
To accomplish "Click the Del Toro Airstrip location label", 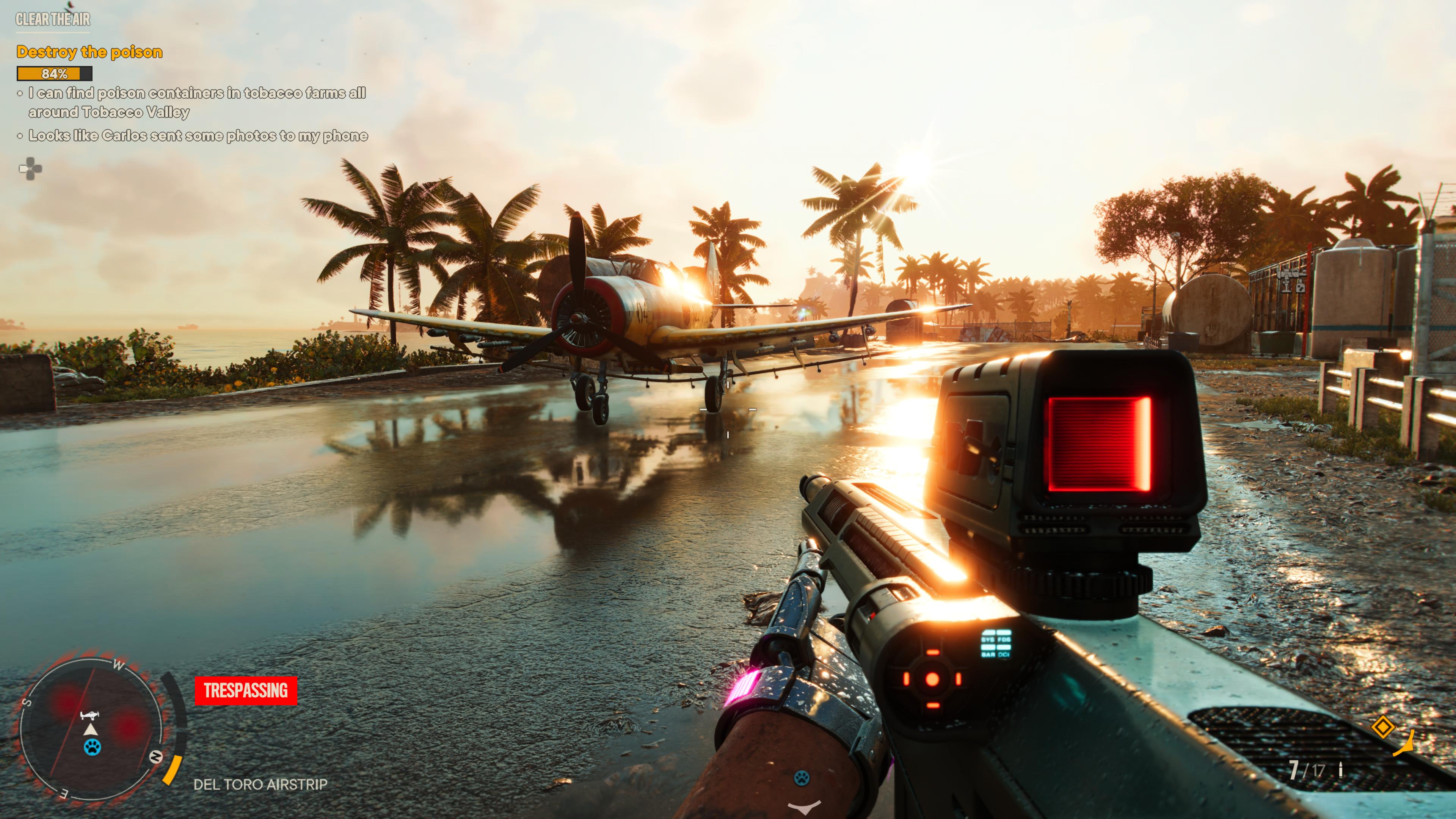I will click(260, 784).
